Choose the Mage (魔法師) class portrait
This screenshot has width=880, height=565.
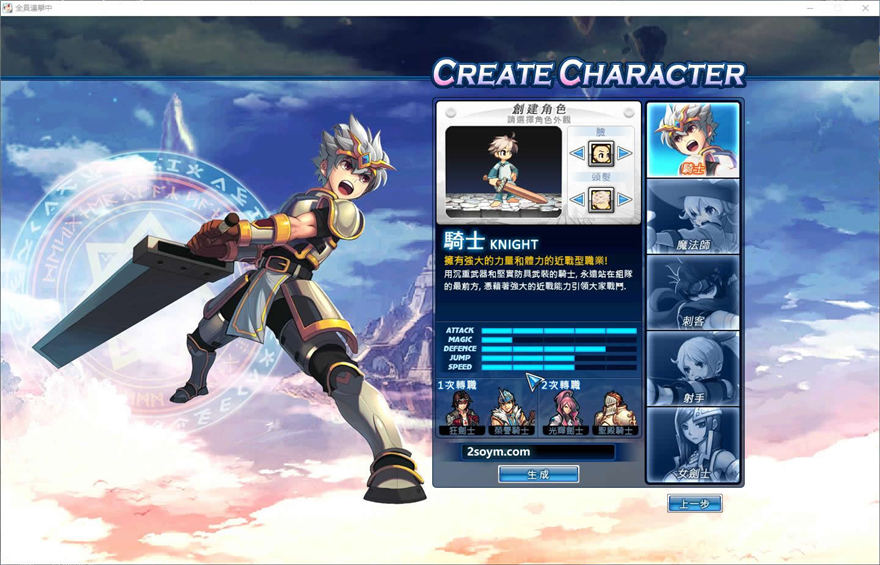pos(693,216)
